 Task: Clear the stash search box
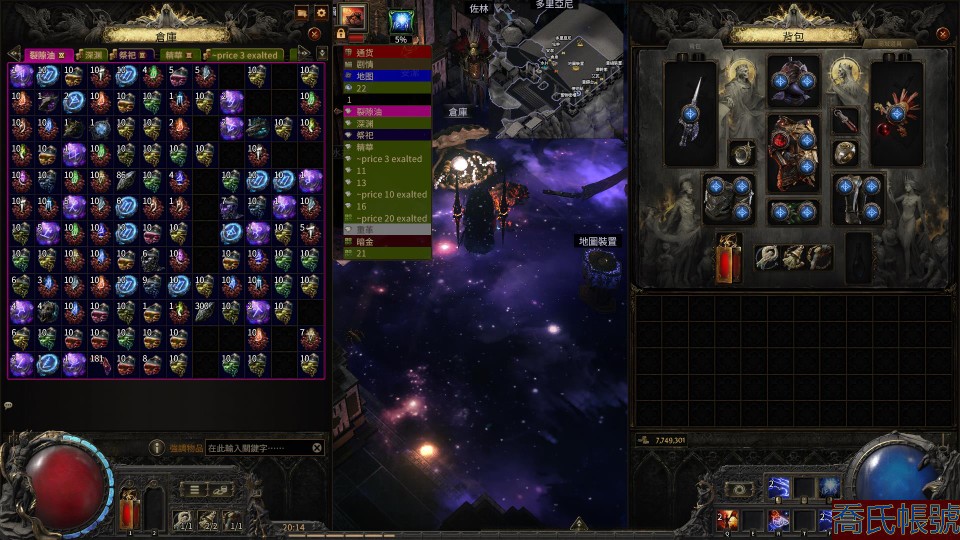click(317, 449)
